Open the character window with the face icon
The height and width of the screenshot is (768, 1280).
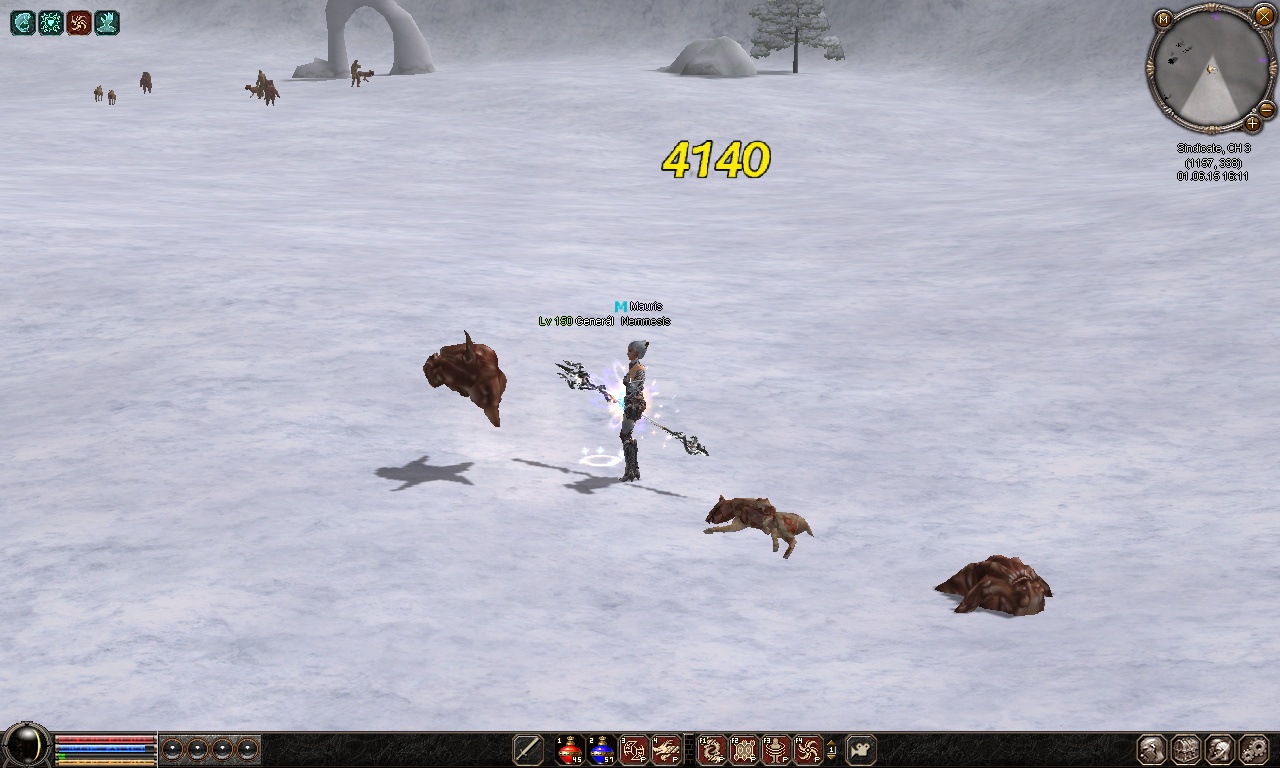(1153, 749)
